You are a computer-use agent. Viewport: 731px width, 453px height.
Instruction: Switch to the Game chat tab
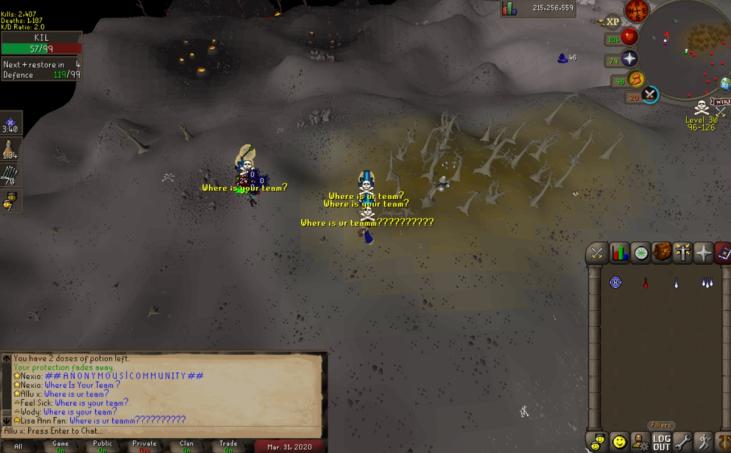[x=61, y=446]
